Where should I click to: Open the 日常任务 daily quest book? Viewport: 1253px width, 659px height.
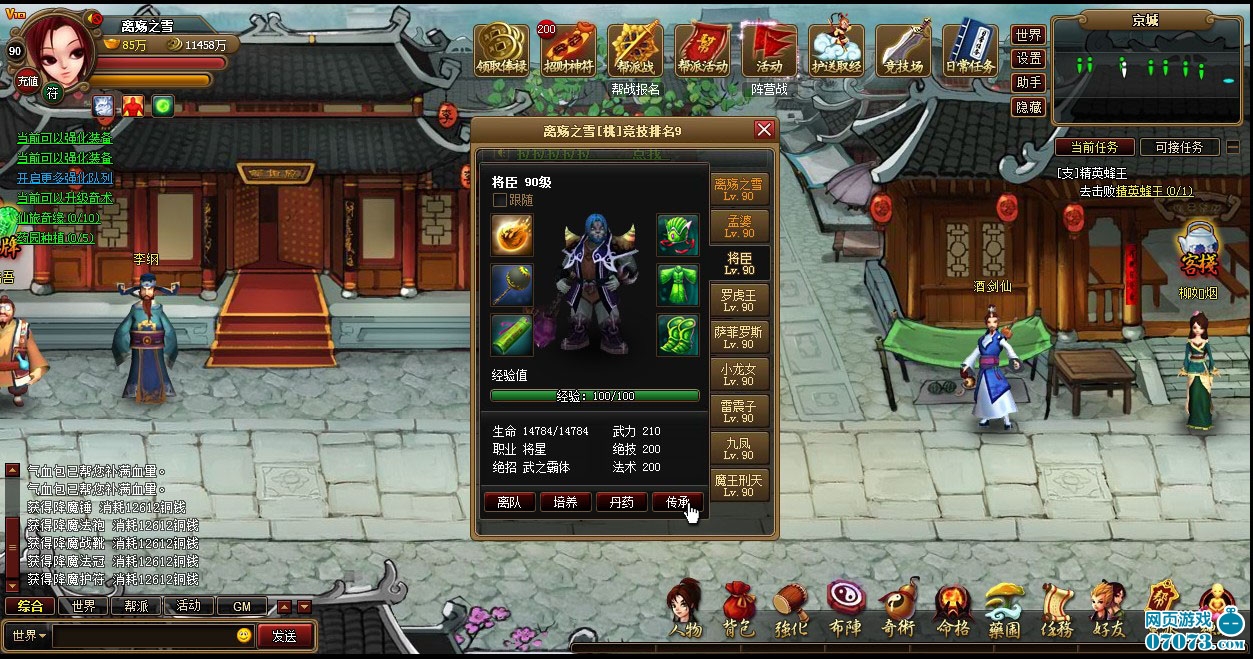970,48
